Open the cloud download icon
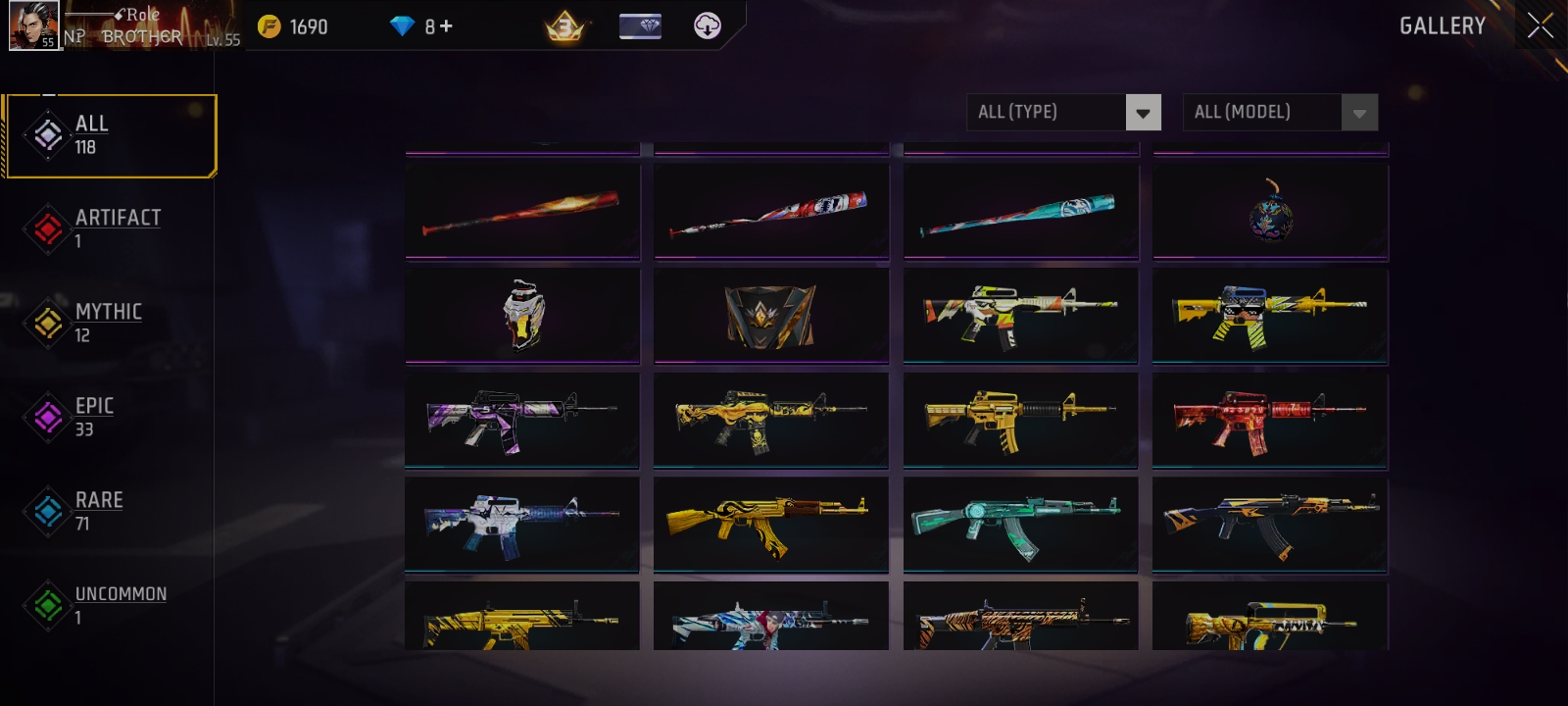The width and height of the screenshot is (1568, 706). point(706,25)
